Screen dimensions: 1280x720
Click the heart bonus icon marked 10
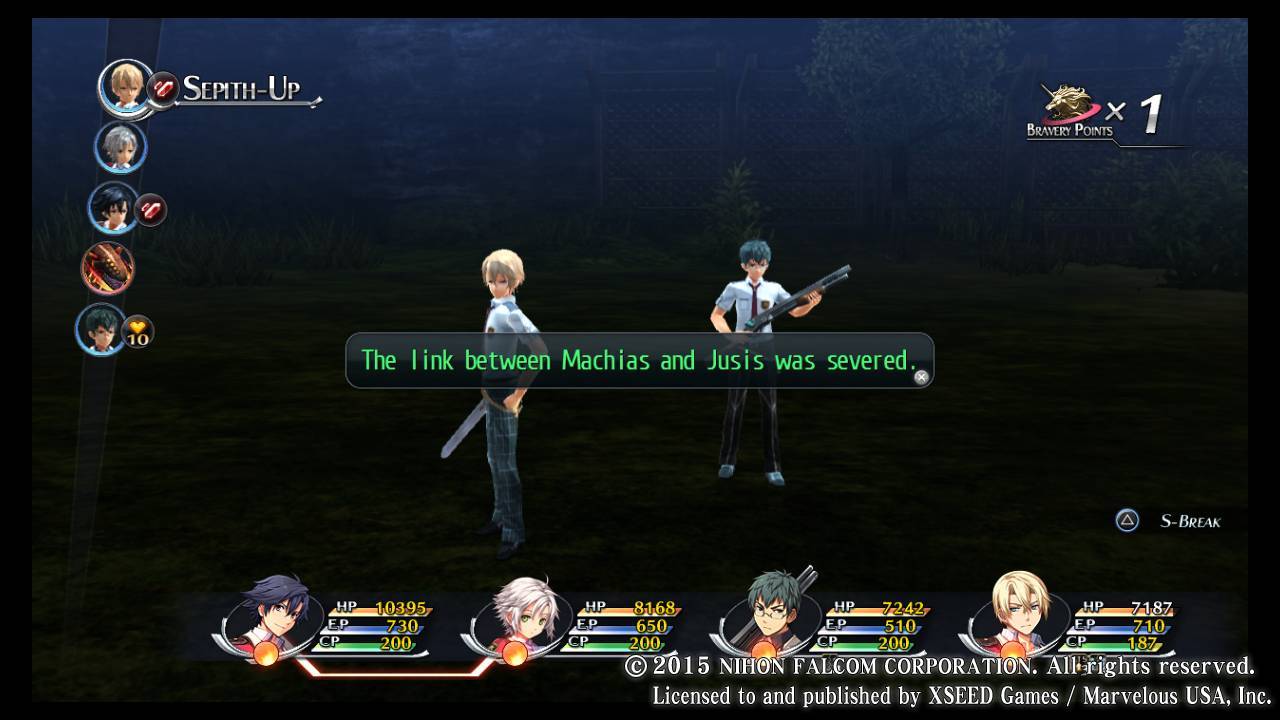(138, 331)
